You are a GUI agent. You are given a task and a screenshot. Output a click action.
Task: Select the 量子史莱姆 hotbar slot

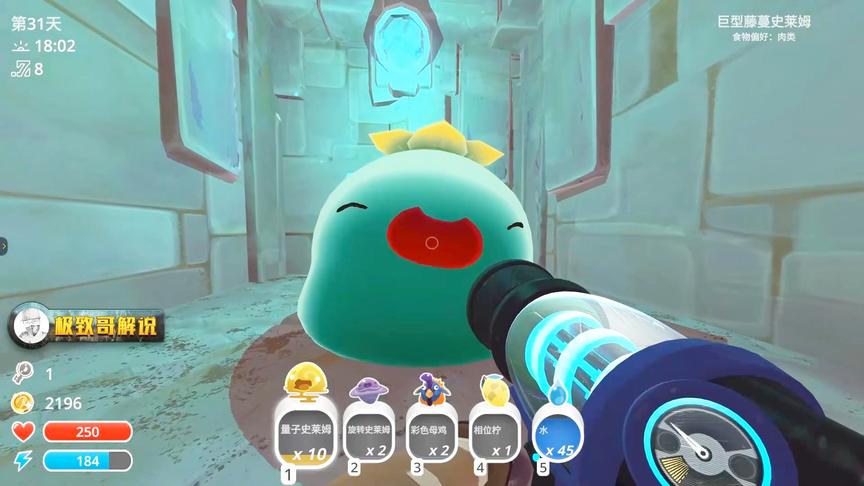coord(306,431)
